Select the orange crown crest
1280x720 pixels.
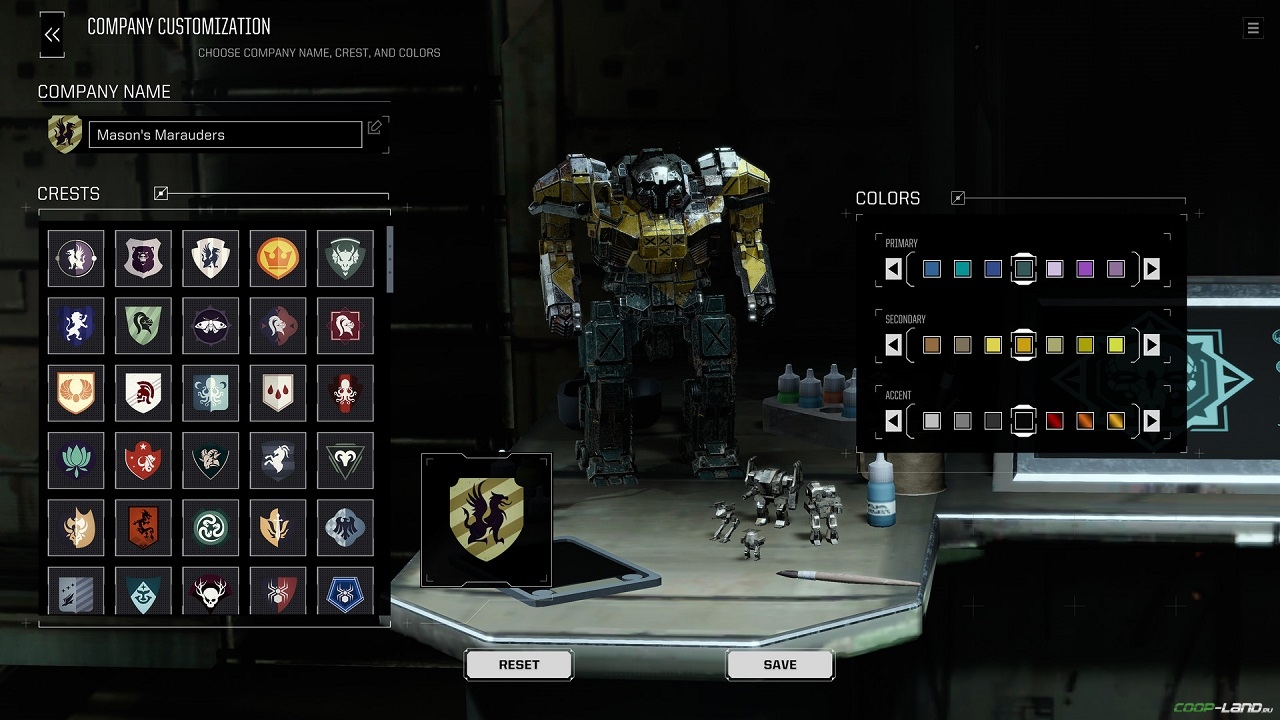pos(278,259)
